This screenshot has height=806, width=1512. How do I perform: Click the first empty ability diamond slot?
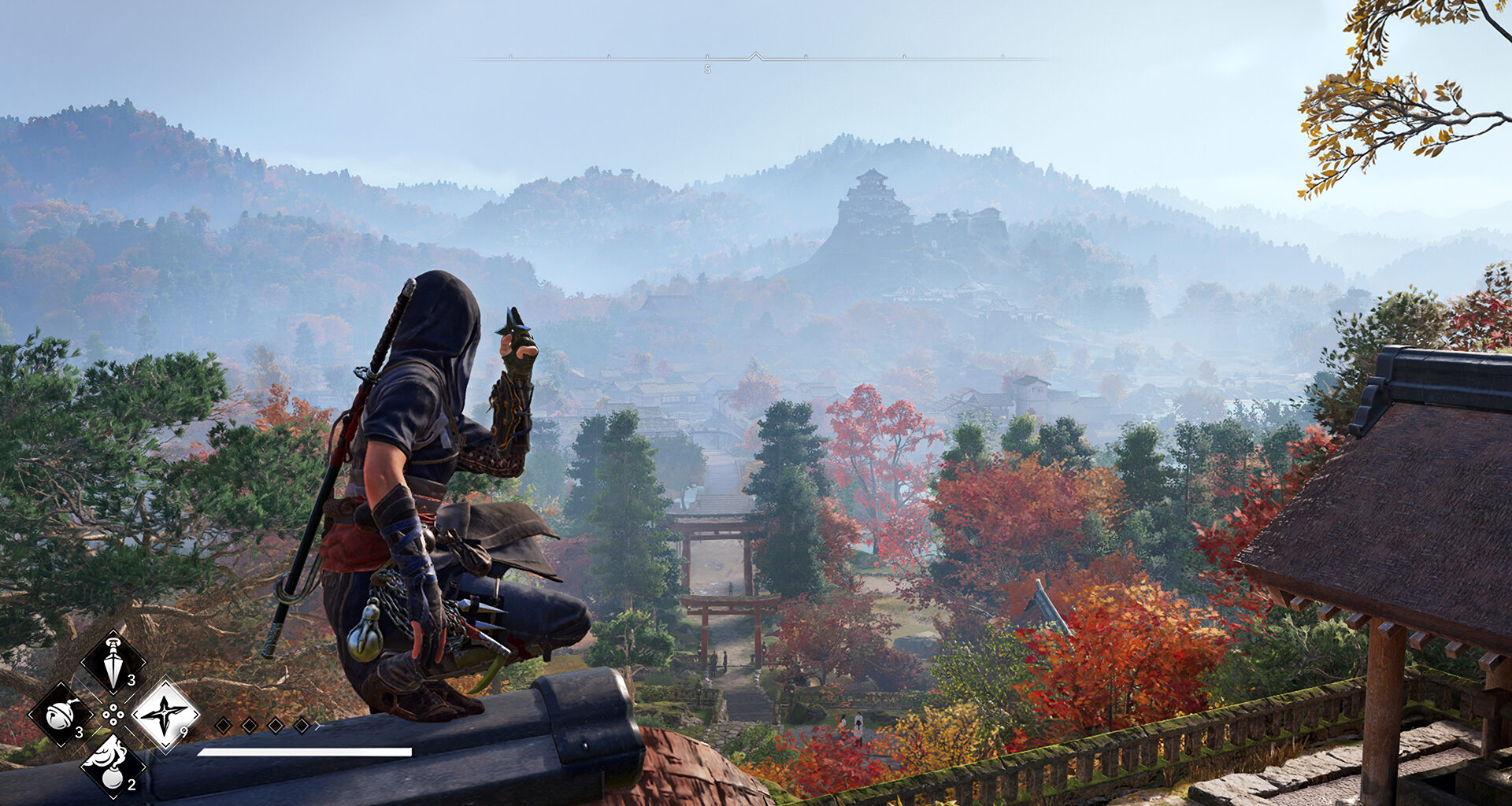224,724
